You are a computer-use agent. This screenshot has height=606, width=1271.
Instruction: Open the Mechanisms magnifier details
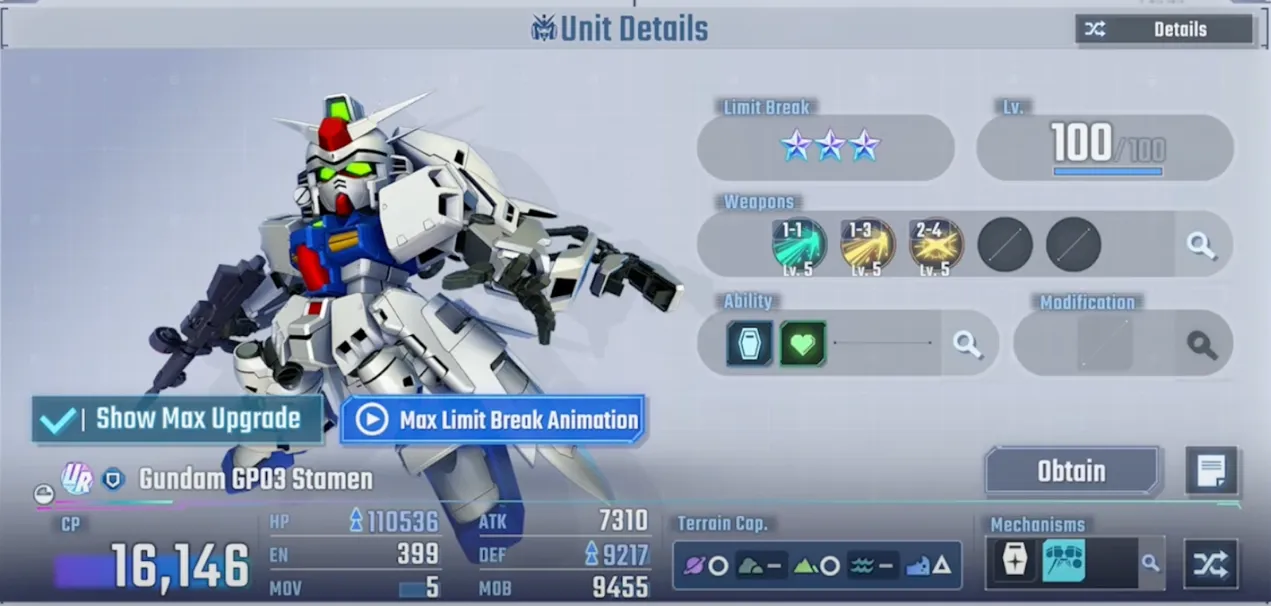pos(1150,564)
